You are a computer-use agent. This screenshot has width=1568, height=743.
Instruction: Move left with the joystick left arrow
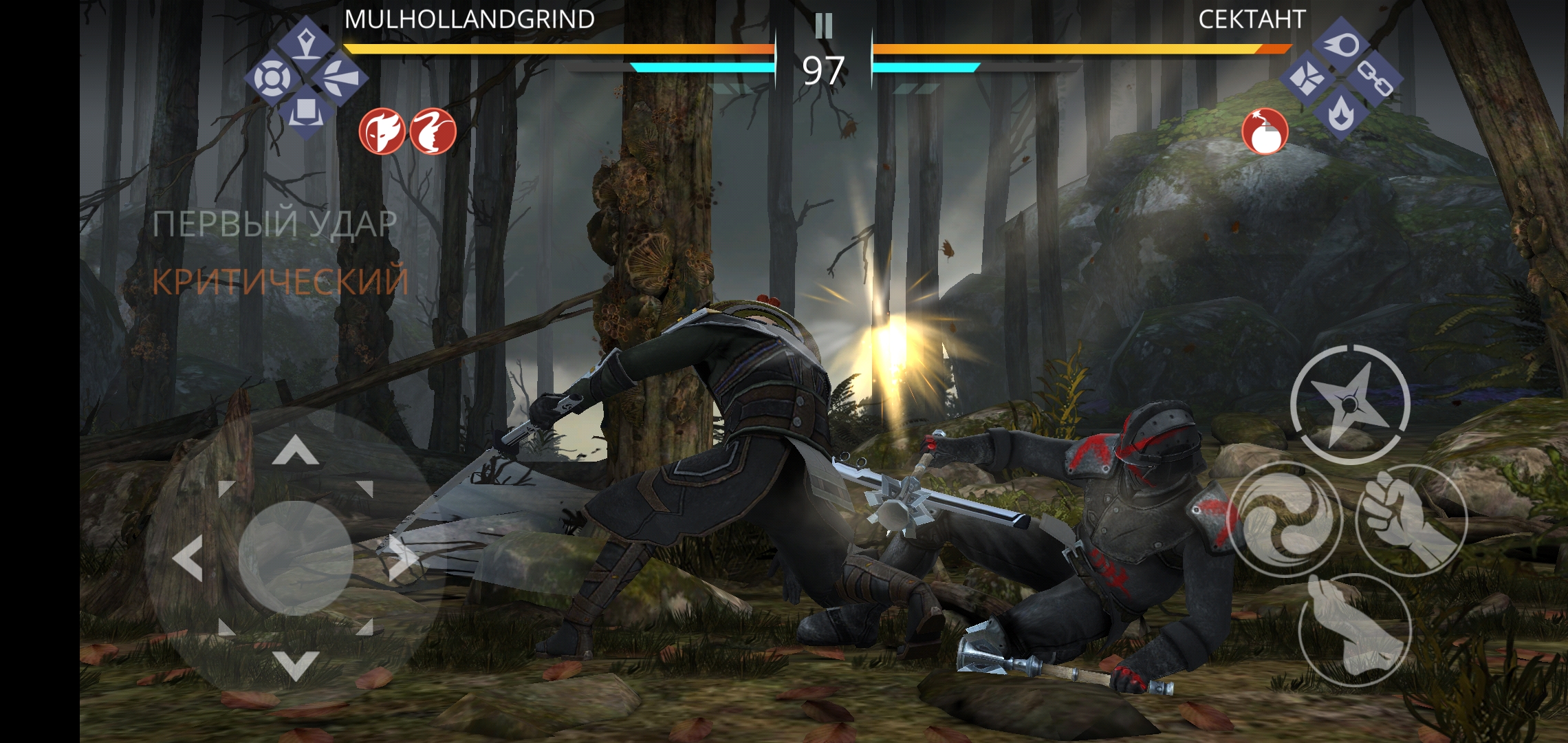(188, 558)
